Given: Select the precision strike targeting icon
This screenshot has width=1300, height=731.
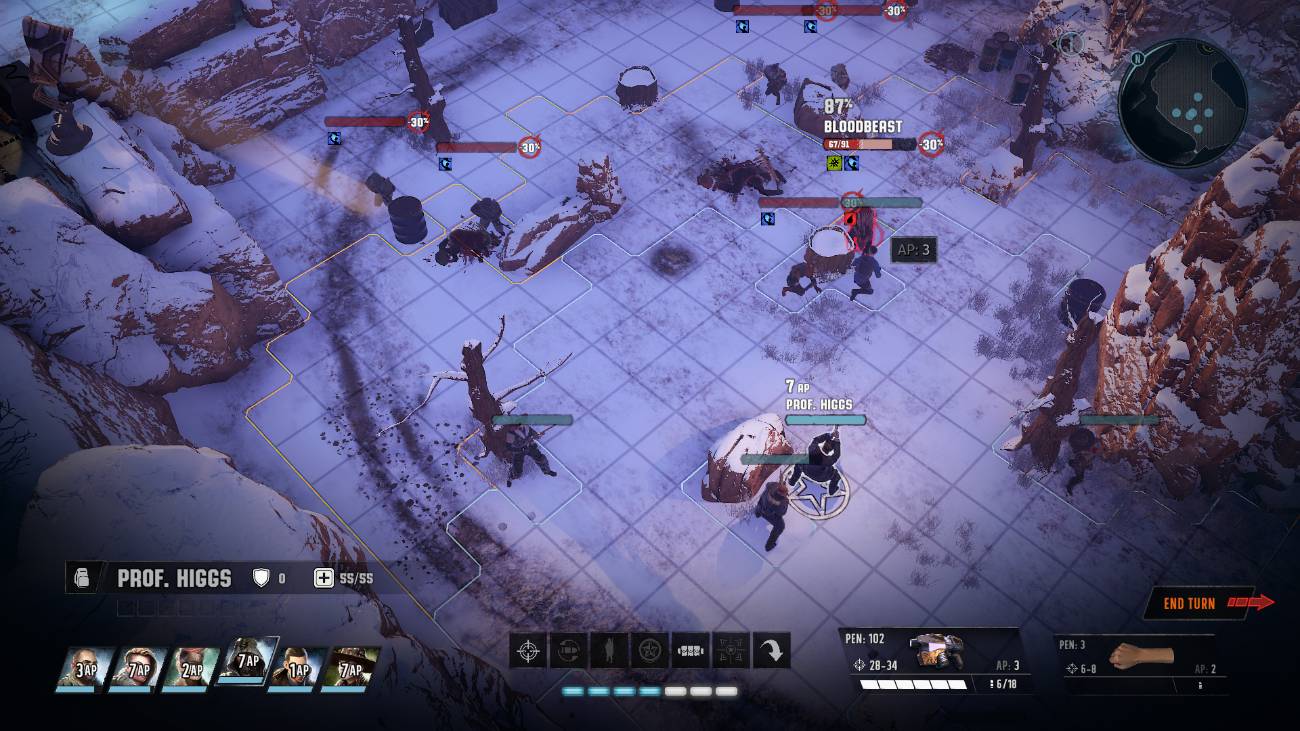Looking at the screenshot, I should pyautogui.click(x=731, y=652).
